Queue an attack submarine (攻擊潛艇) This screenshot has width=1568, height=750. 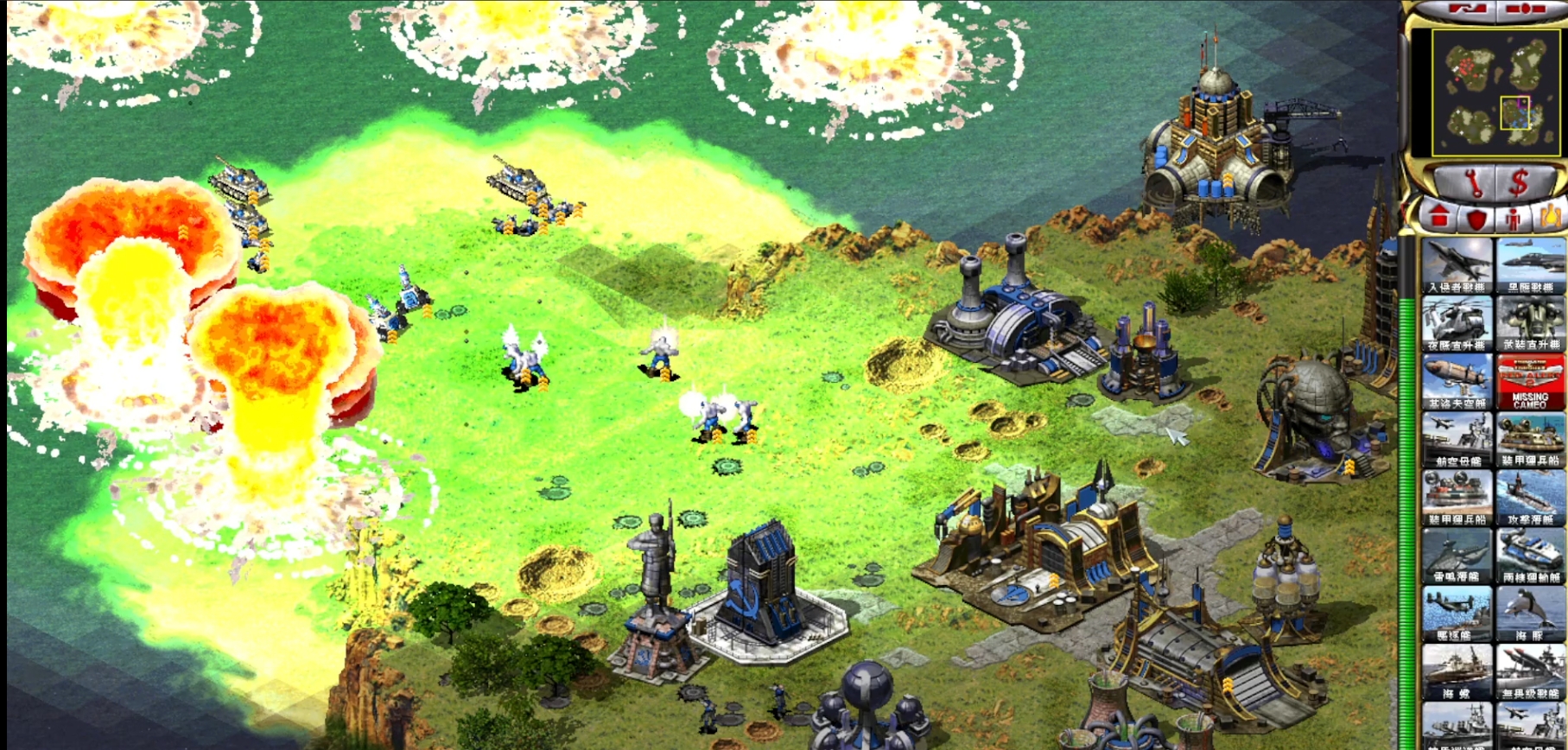pyautogui.click(x=1531, y=498)
